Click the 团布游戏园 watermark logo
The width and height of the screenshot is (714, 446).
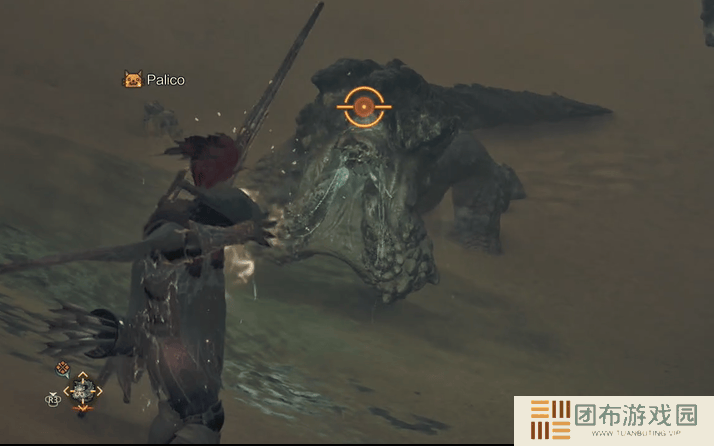click(x=613, y=420)
